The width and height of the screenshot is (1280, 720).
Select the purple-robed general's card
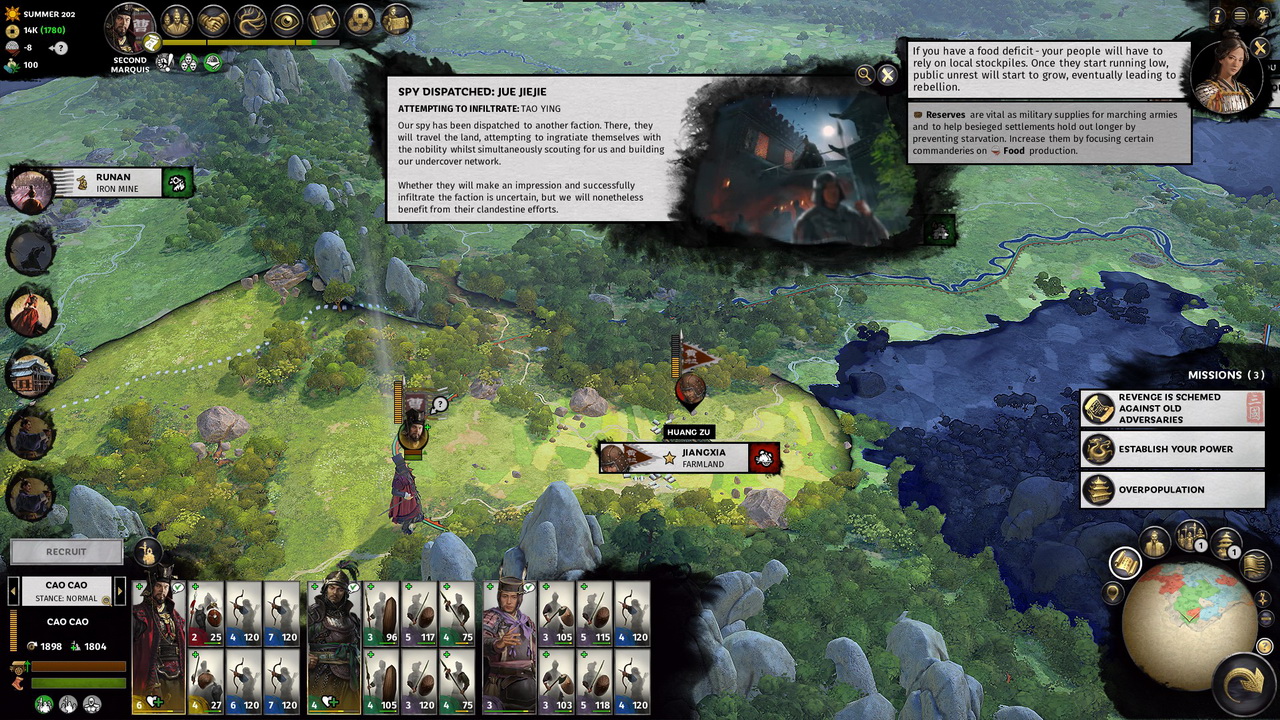(x=509, y=647)
